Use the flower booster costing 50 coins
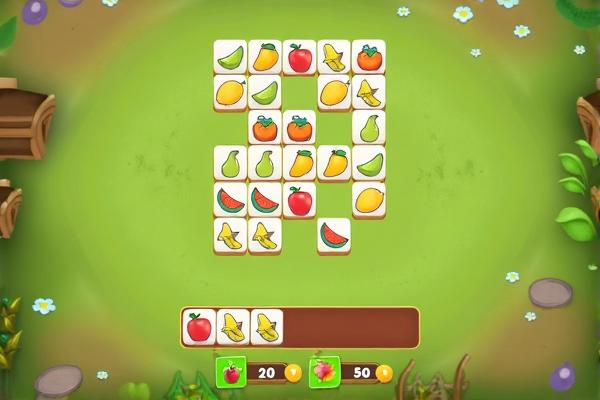 coord(324,372)
